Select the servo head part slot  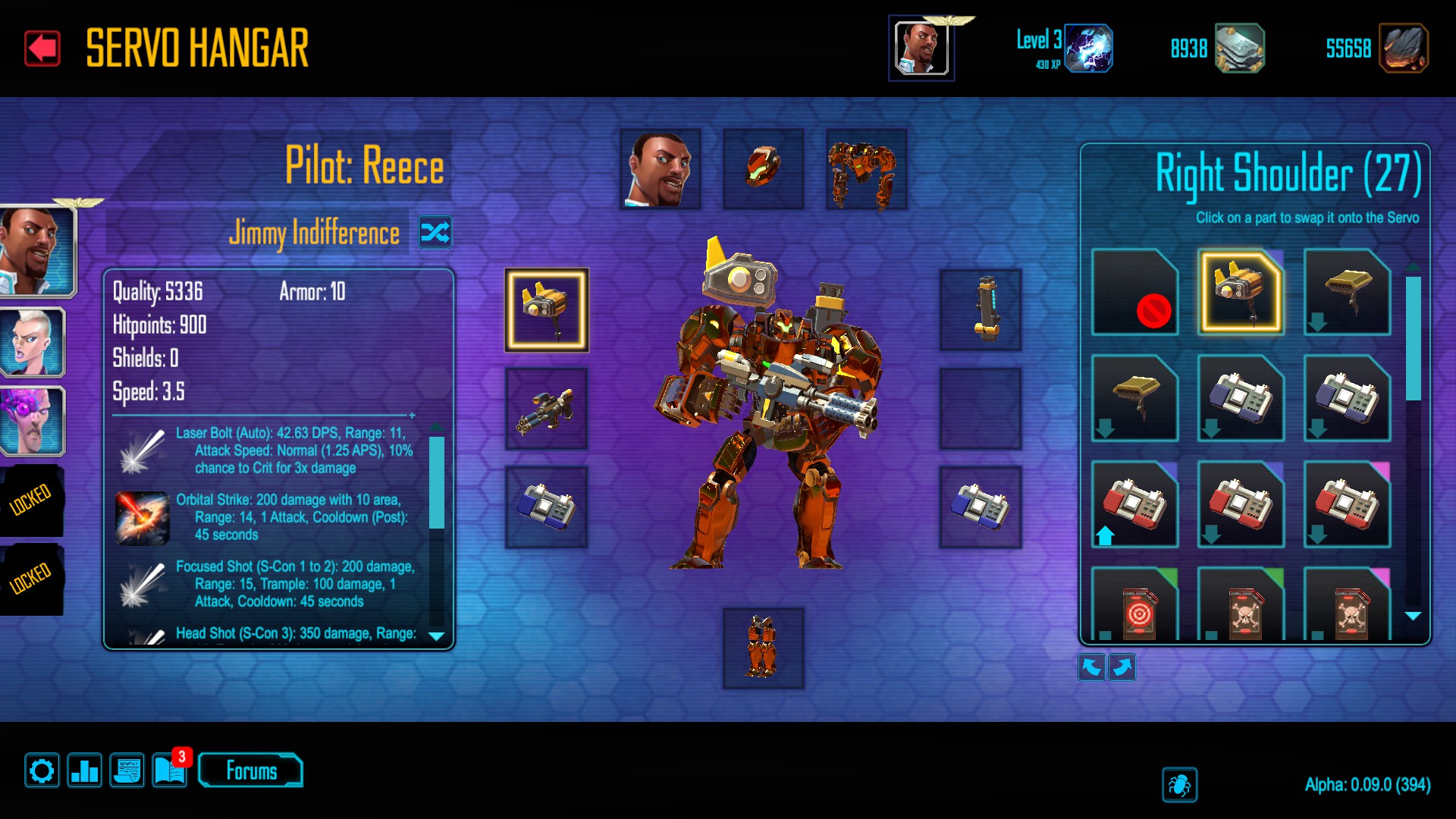[x=763, y=169]
